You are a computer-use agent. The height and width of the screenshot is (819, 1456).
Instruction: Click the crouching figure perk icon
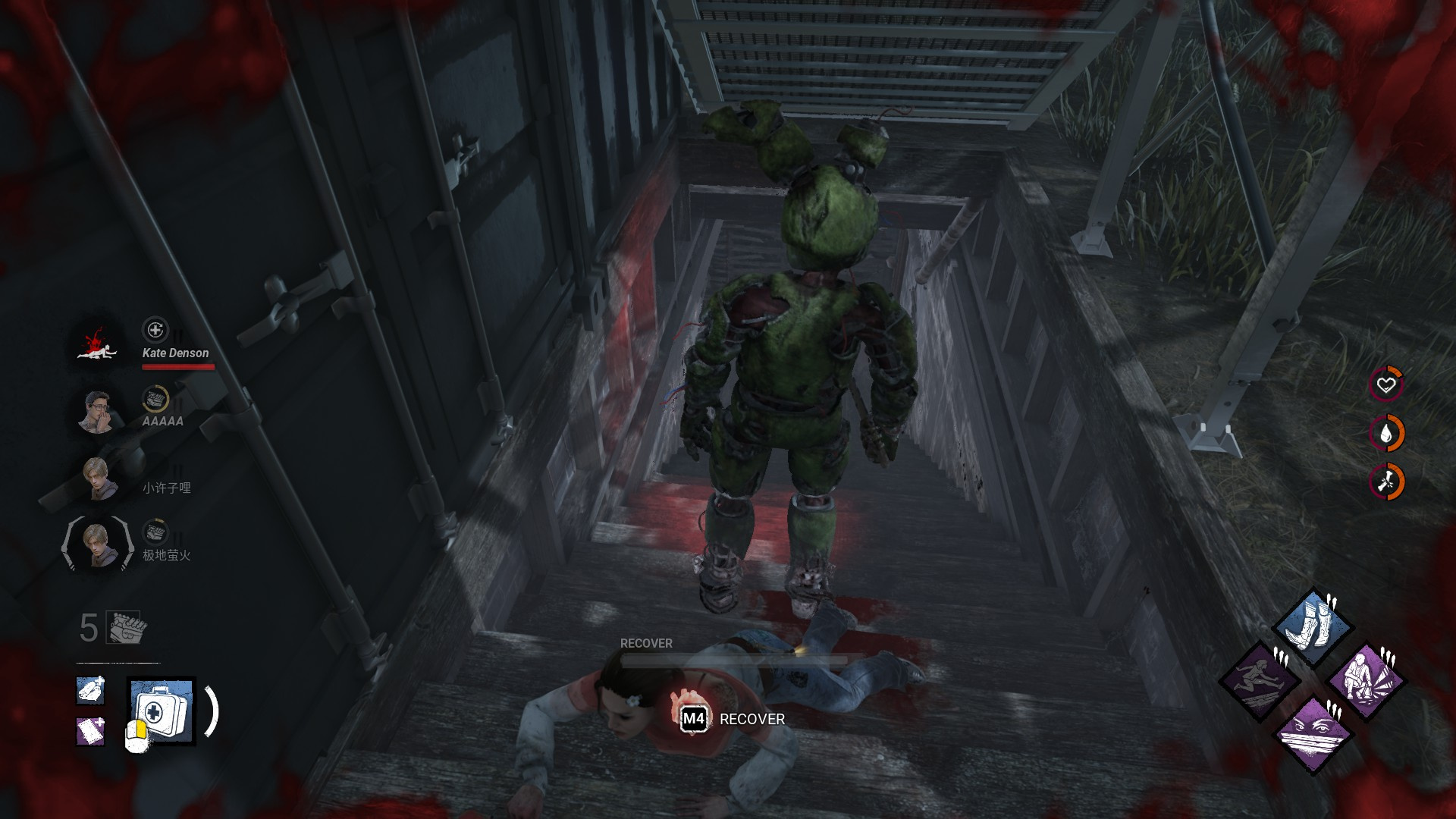(1367, 681)
